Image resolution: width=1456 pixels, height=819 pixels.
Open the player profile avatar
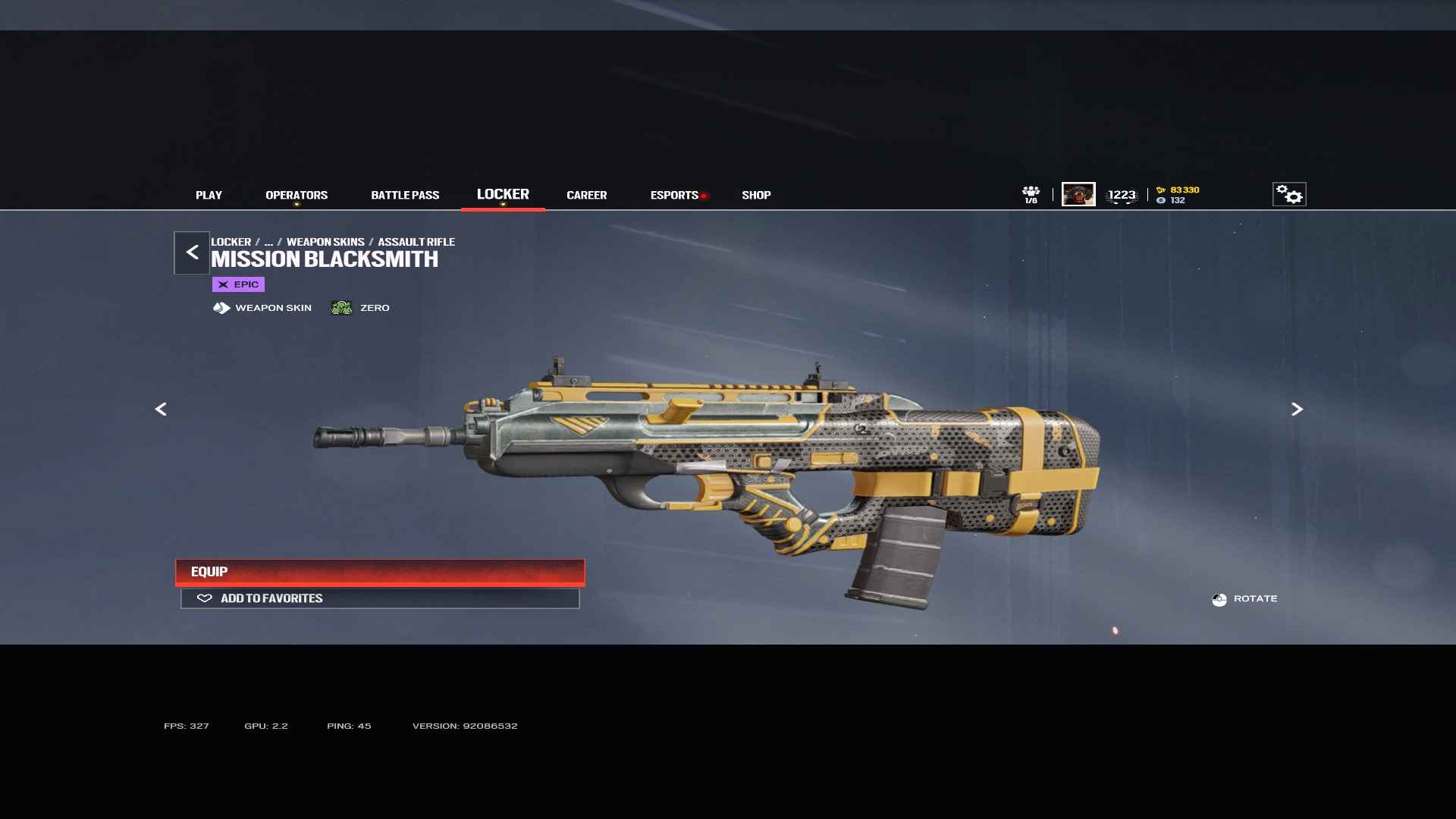pyautogui.click(x=1078, y=194)
